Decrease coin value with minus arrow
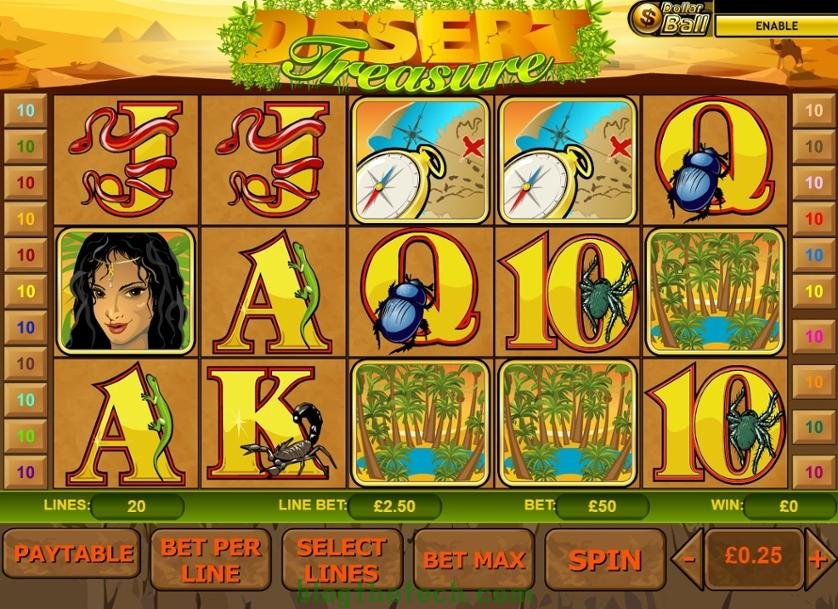Image resolution: width=838 pixels, height=609 pixels. (x=687, y=558)
